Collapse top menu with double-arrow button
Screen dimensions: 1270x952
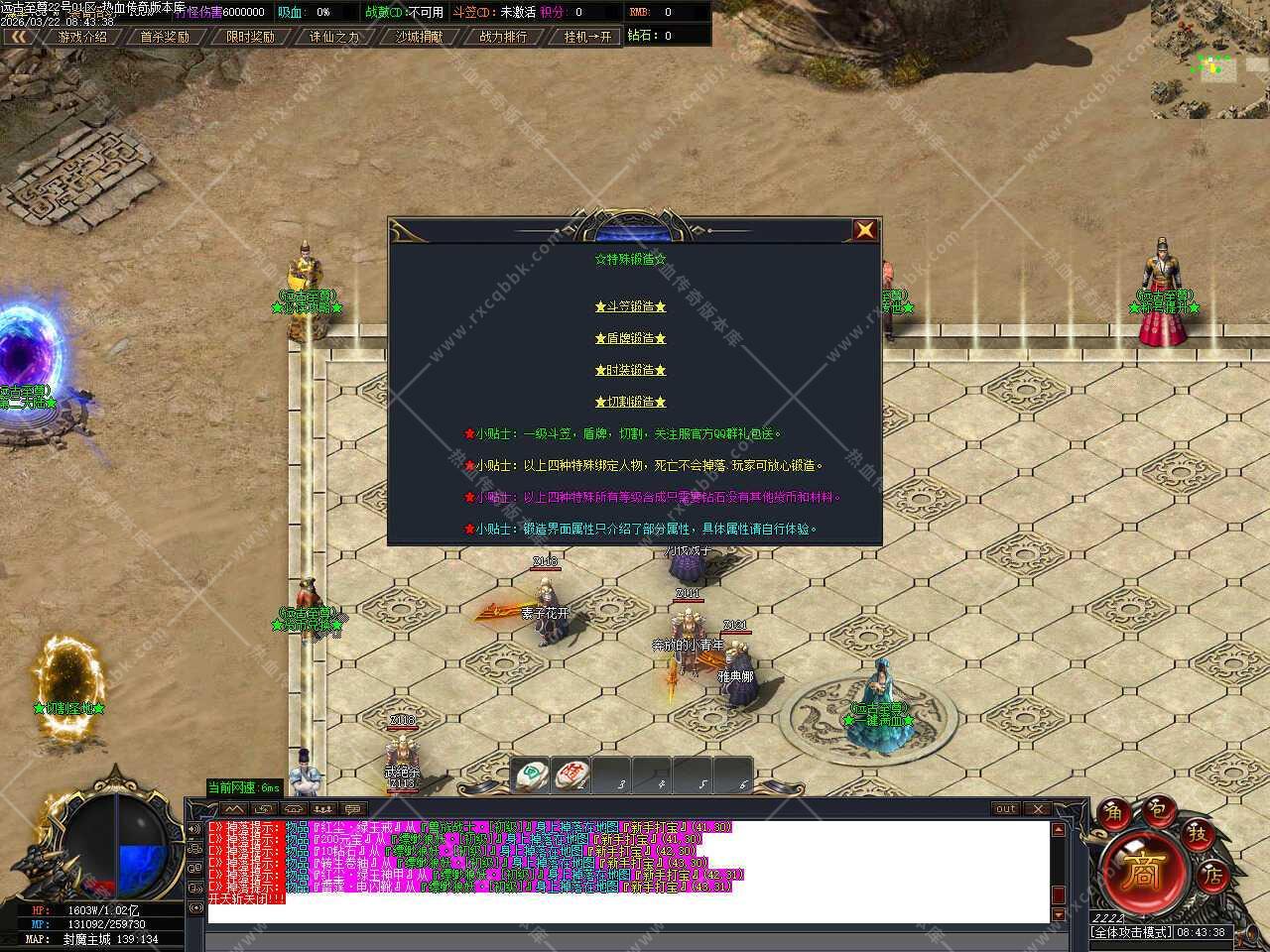[18, 37]
